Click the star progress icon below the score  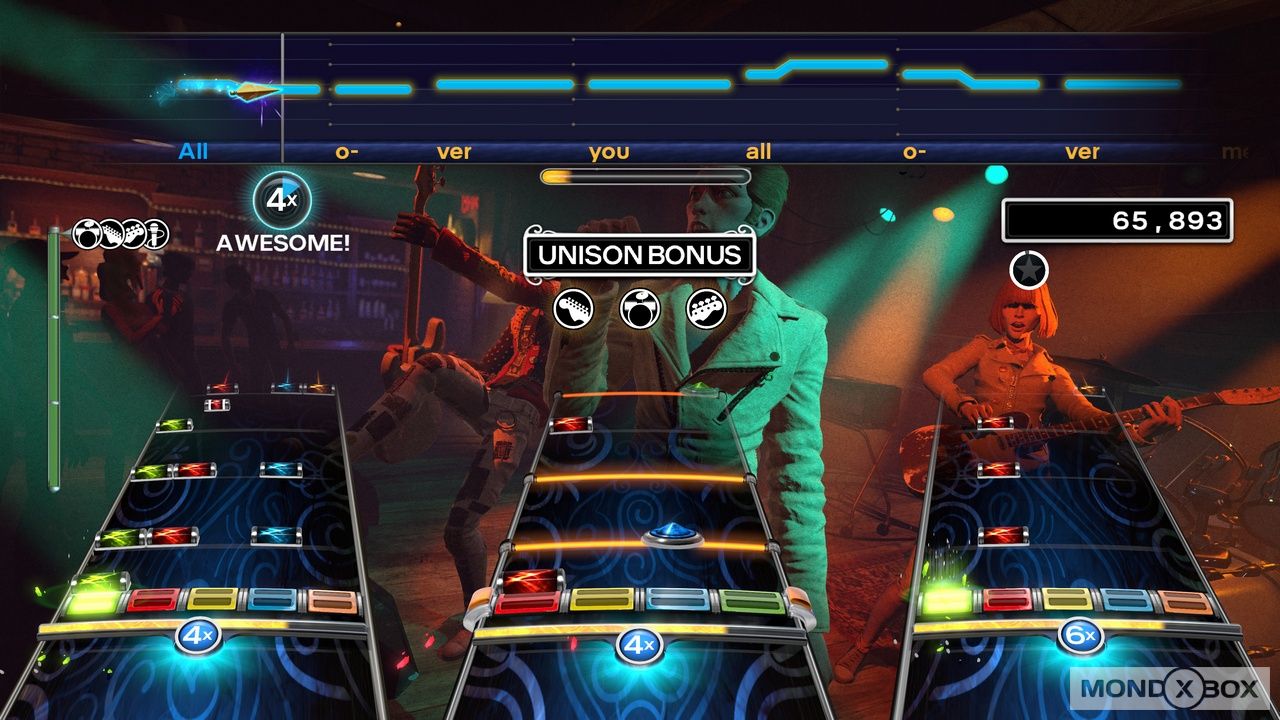tap(1027, 268)
